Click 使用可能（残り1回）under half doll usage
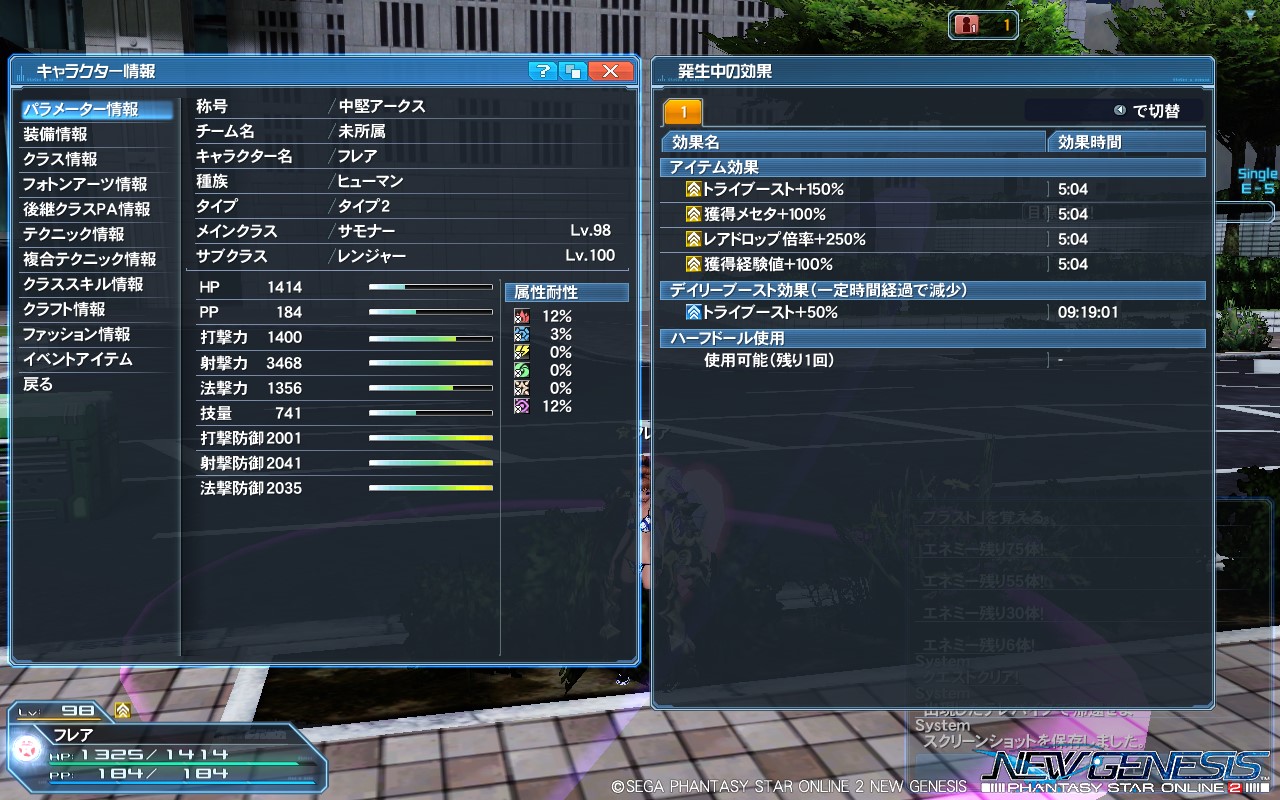Viewport: 1280px width, 800px height. pyautogui.click(x=770, y=360)
